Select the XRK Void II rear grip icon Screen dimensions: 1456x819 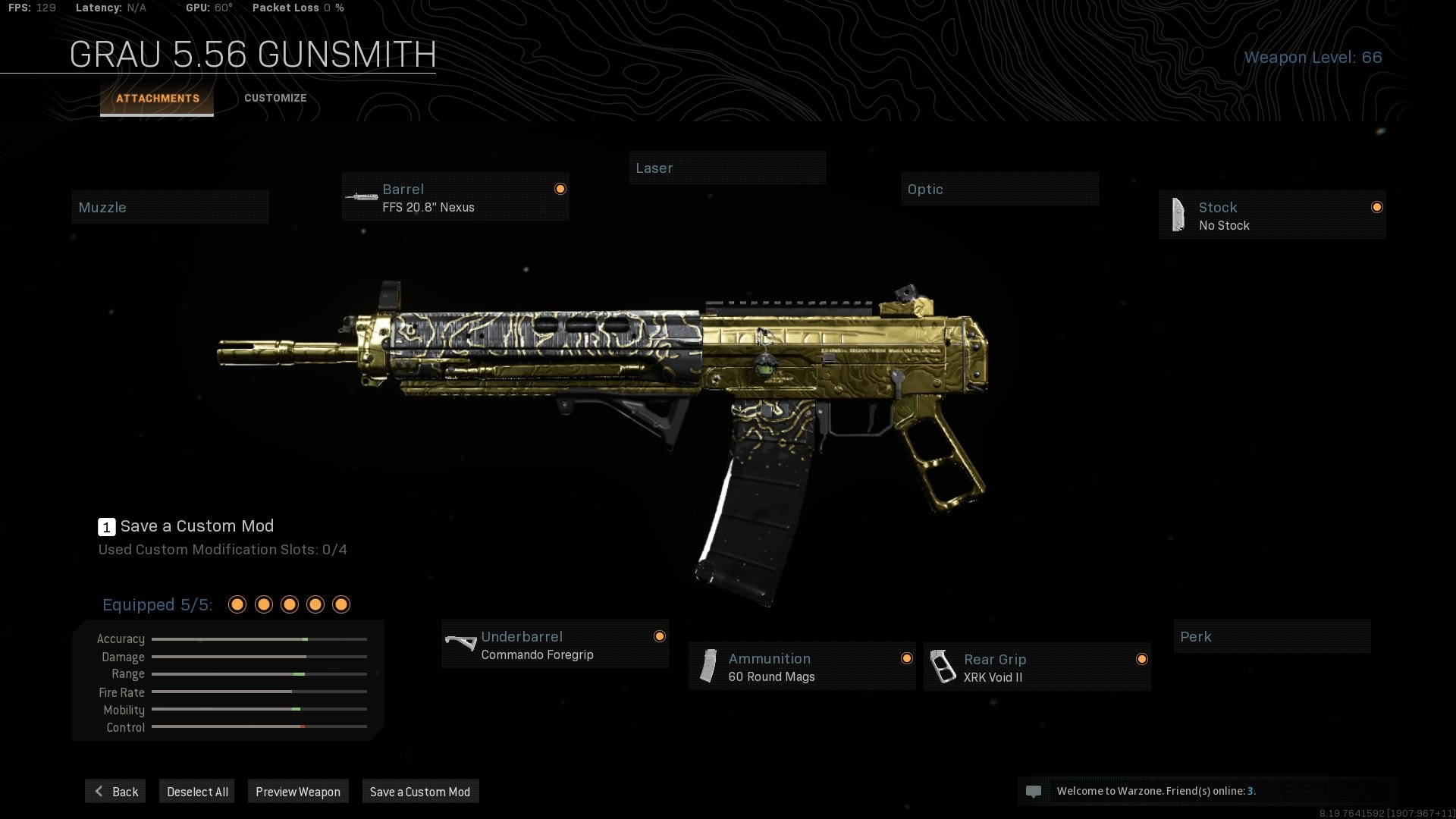[x=943, y=667]
